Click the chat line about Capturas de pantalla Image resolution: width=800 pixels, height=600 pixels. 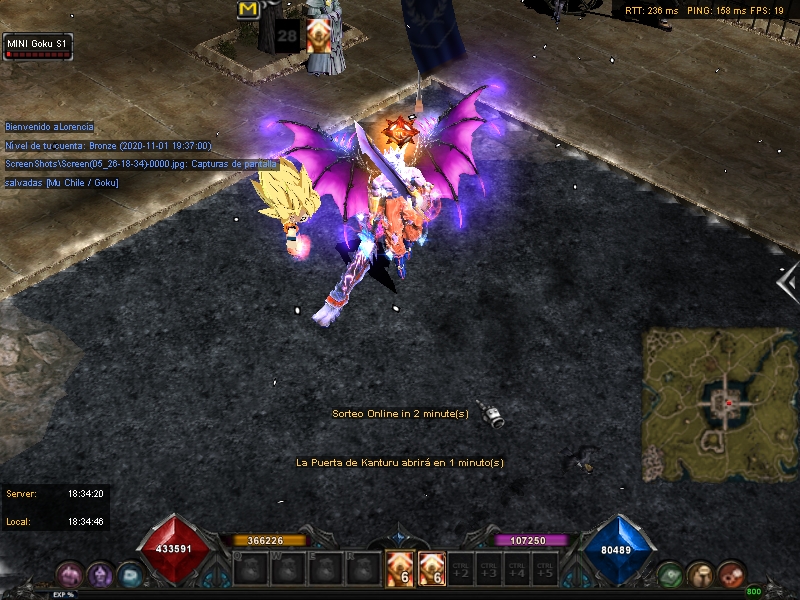[x=140, y=163]
